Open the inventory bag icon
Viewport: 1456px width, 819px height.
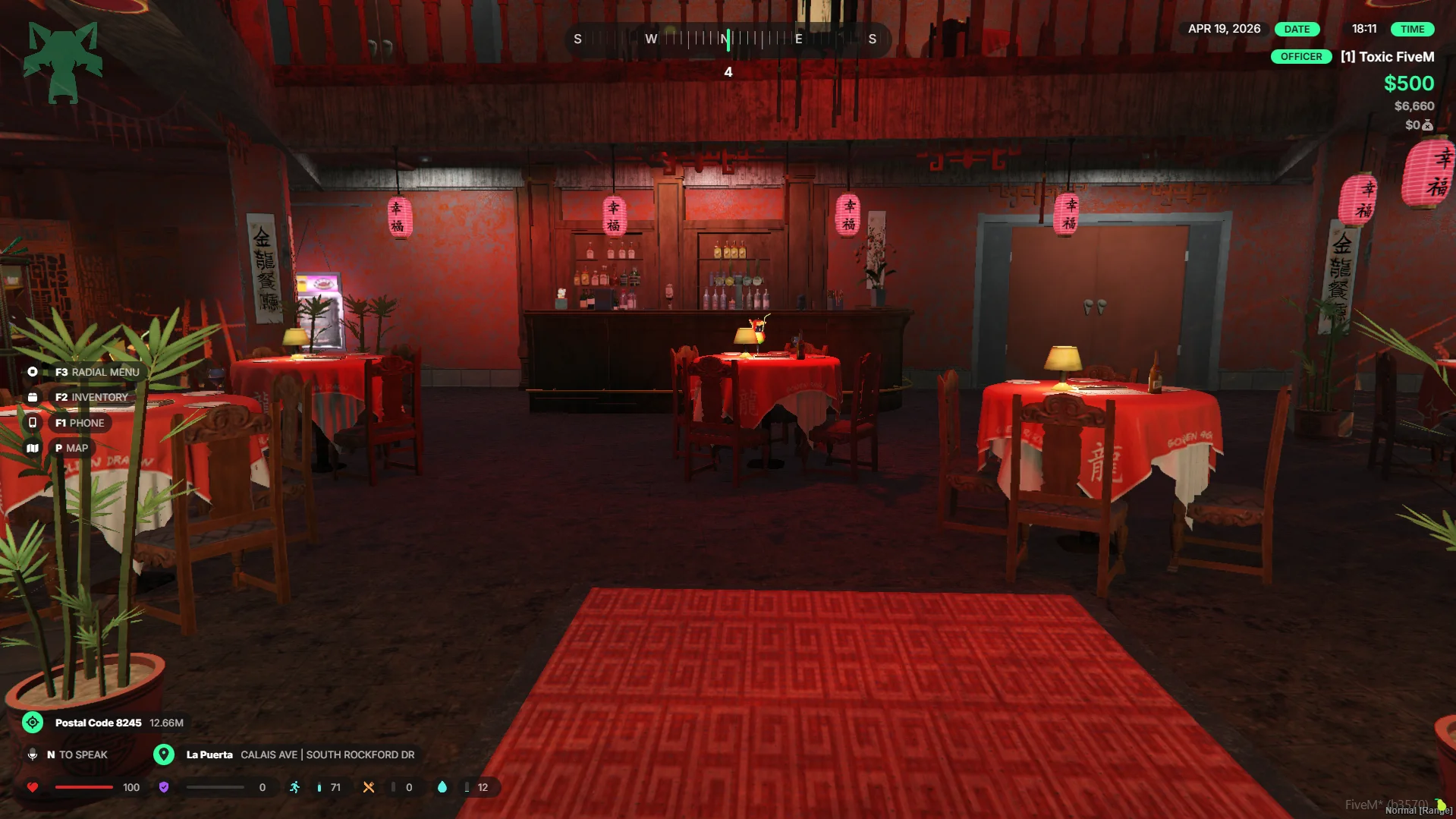point(33,397)
